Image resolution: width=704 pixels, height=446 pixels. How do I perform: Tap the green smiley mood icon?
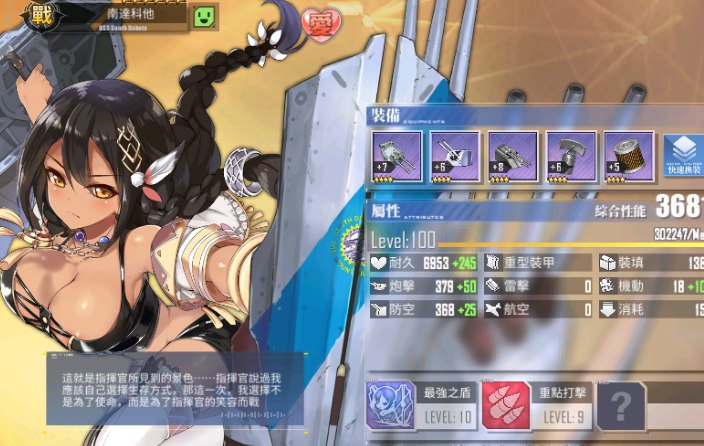(x=204, y=15)
